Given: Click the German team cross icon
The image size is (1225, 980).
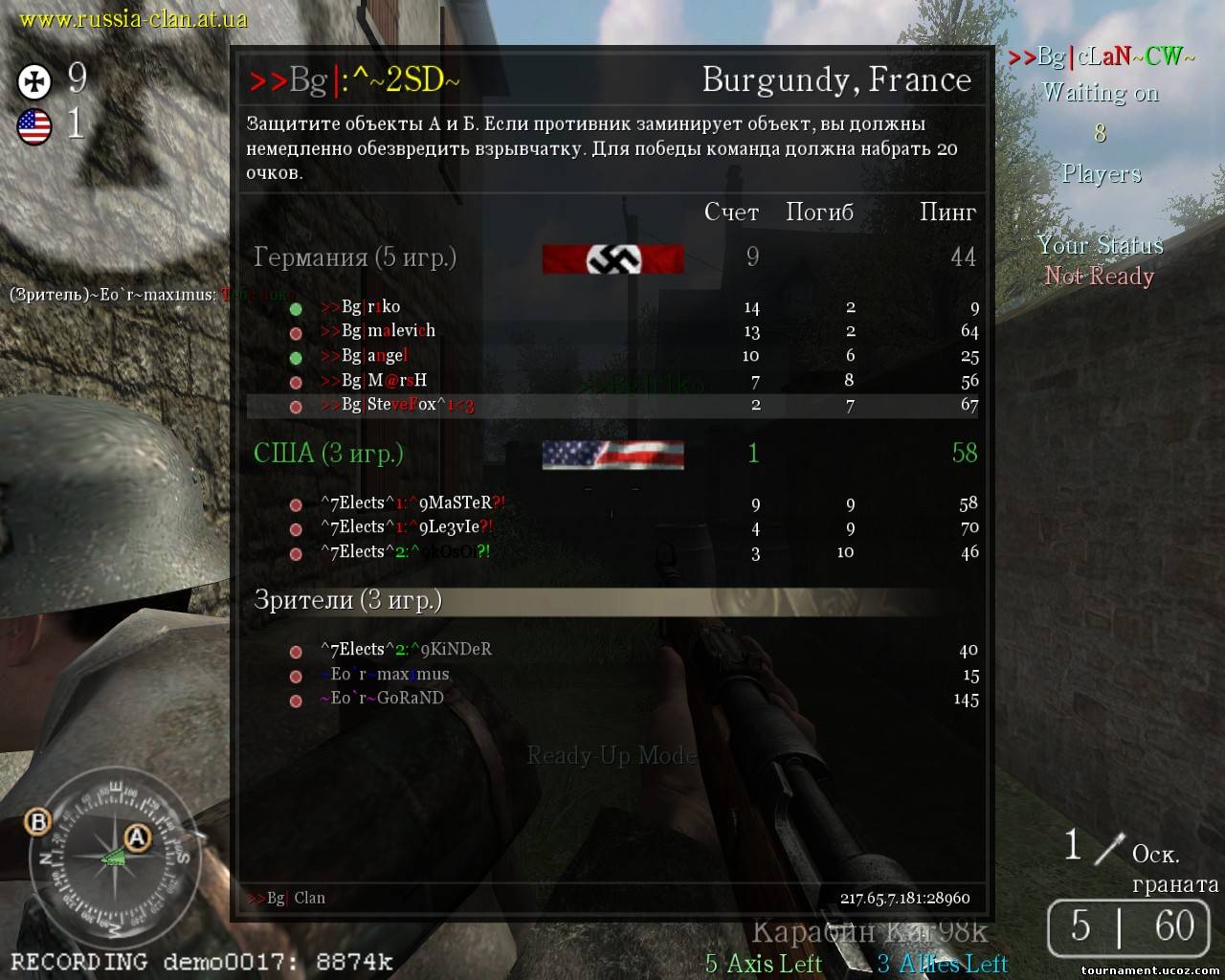Looking at the screenshot, I should [x=34, y=81].
